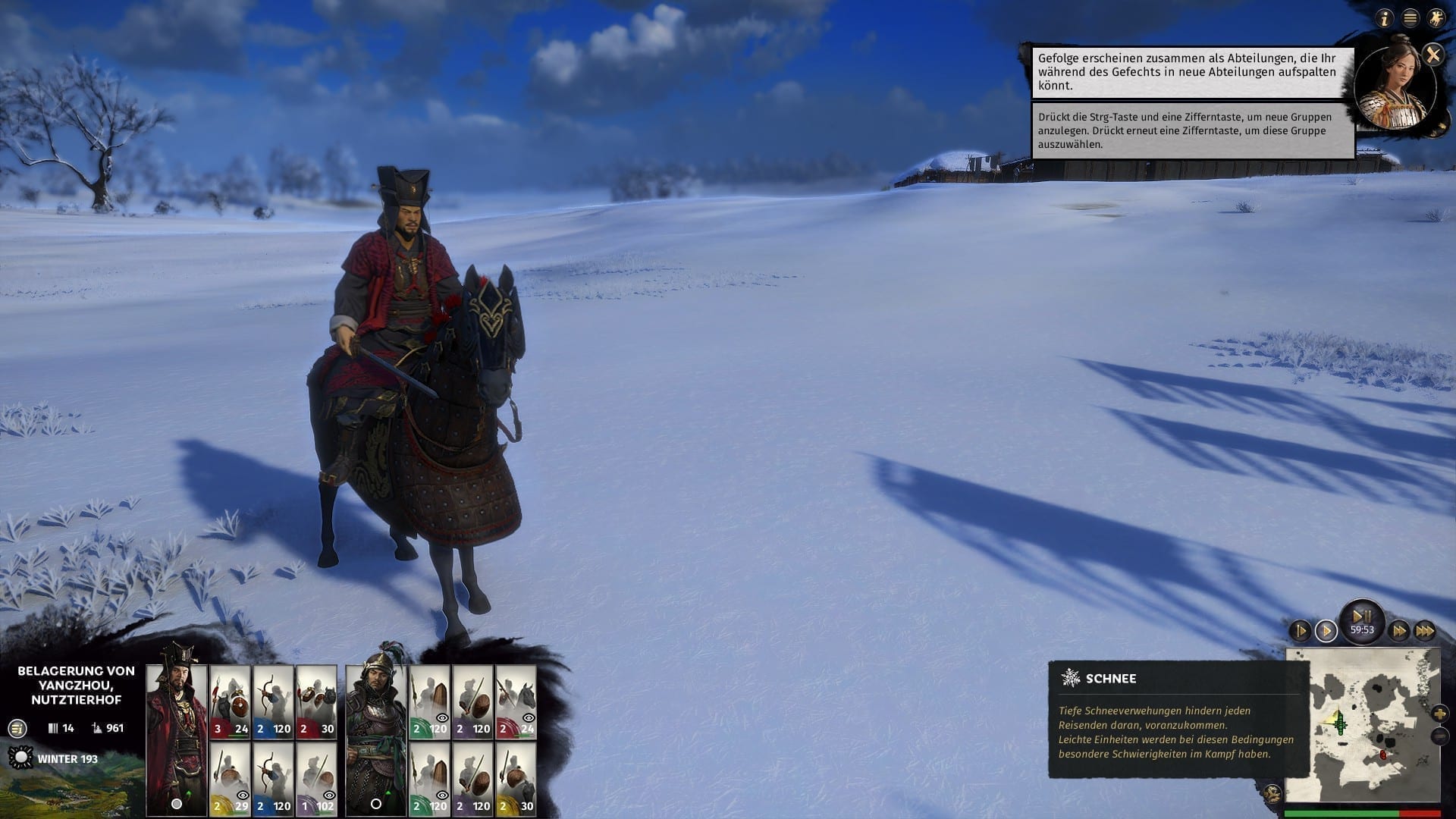Viewport: 1456px width, 819px height.
Task: Zoom out the minimap with minus button
Action: (x=1439, y=736)
